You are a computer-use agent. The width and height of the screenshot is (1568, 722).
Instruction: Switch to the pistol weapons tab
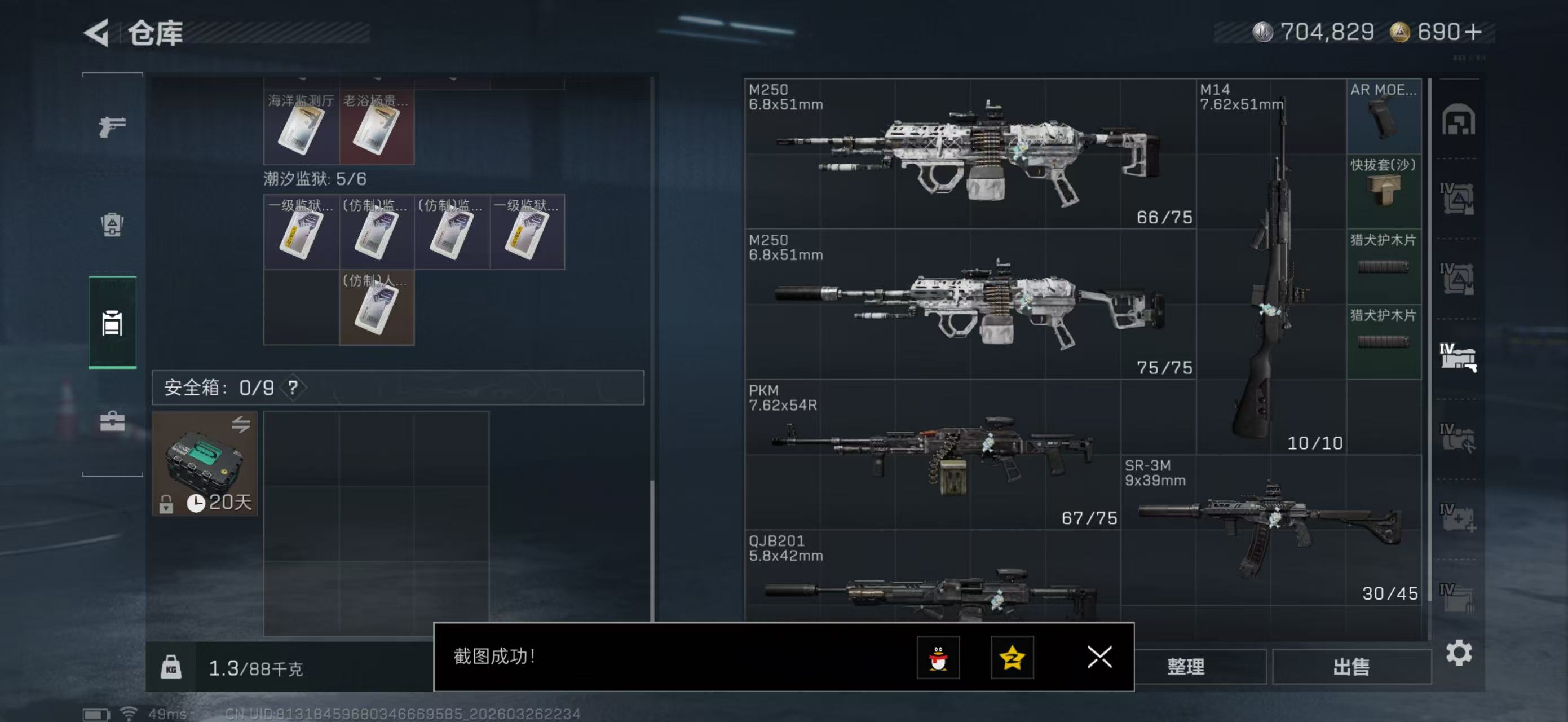(112, 126)
